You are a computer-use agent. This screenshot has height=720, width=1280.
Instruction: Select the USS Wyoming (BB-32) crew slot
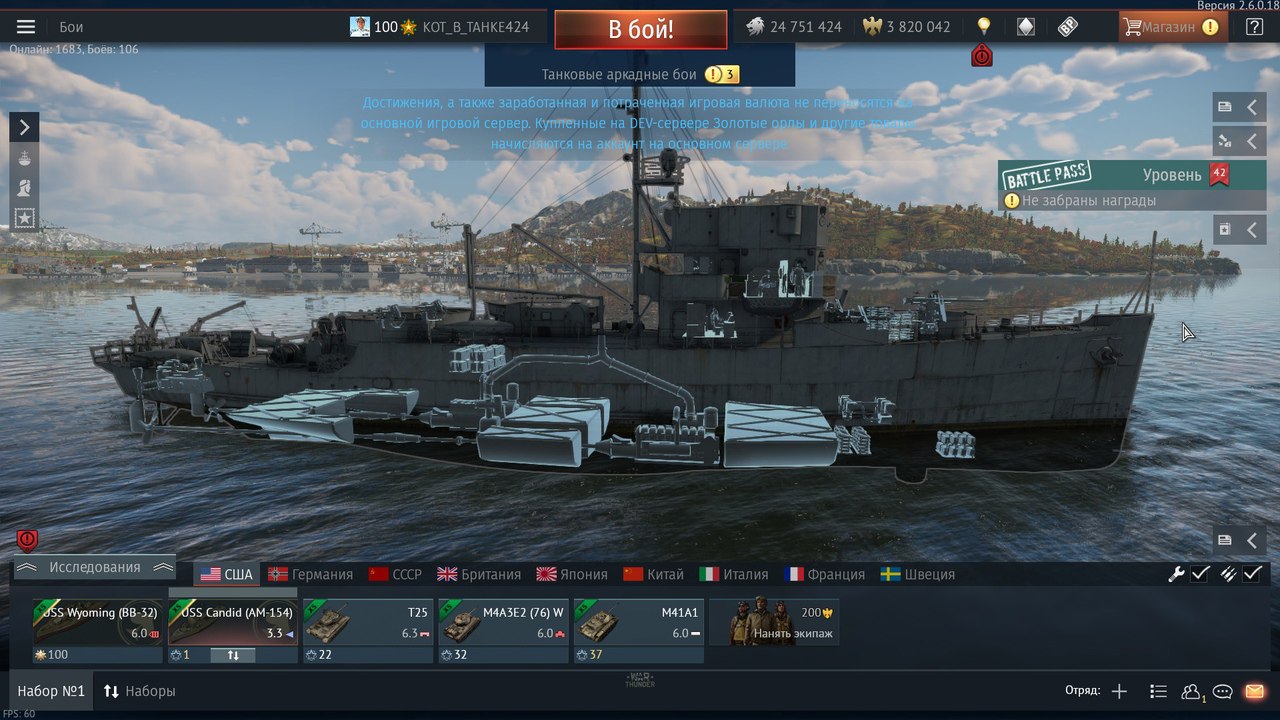tap(98, 624)
